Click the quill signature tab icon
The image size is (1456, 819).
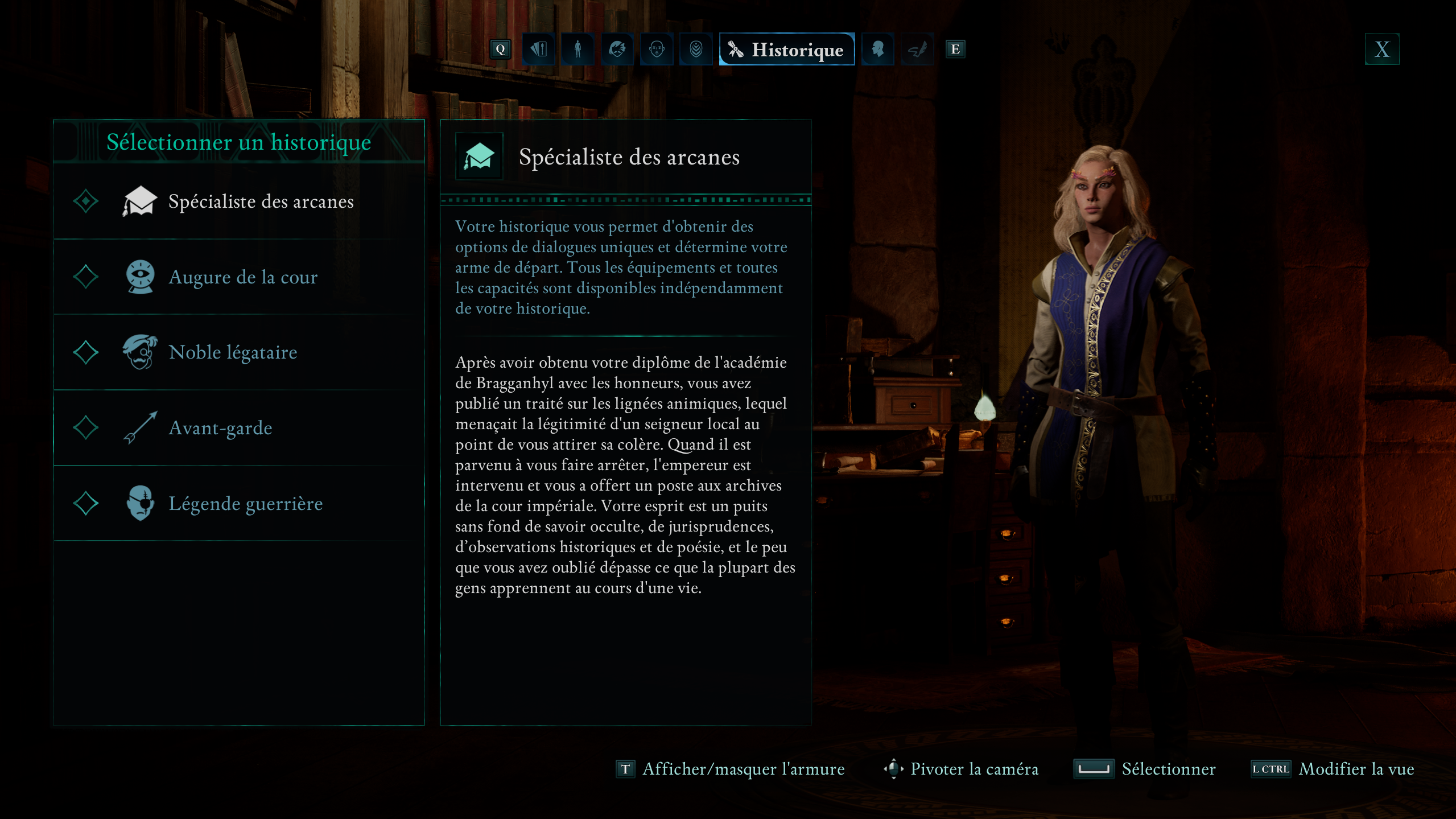pyautogui.click(x=917, y=50)
